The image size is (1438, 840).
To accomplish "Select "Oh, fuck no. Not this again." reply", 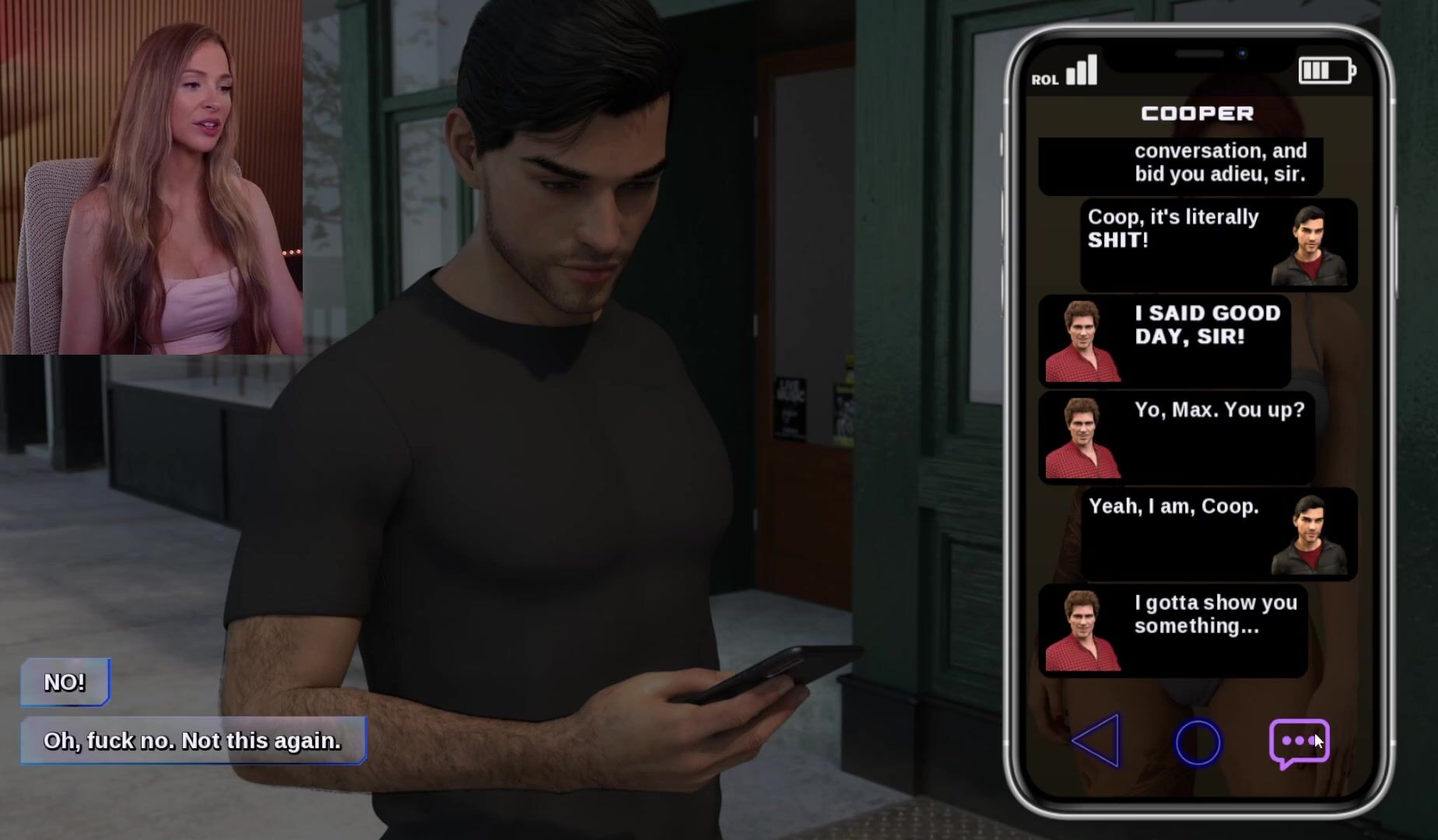I will pos(192,740).
